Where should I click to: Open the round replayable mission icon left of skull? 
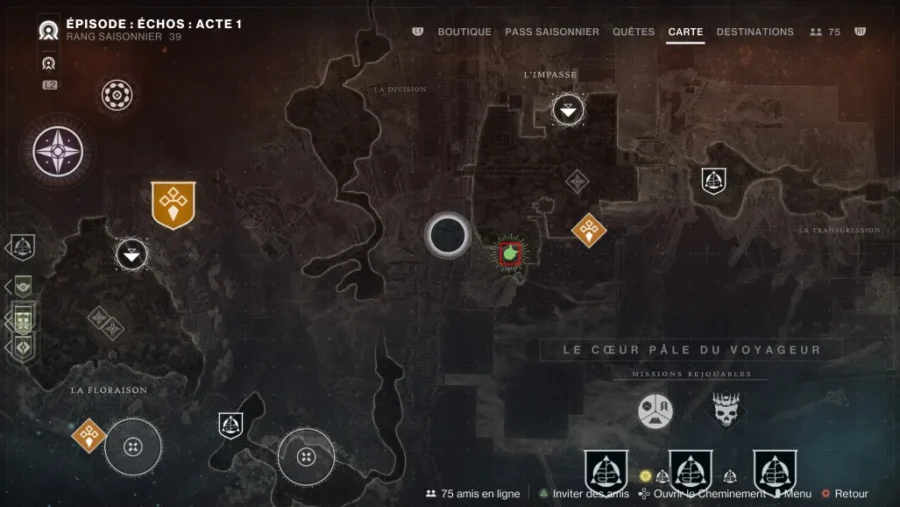tap(656, 409)
